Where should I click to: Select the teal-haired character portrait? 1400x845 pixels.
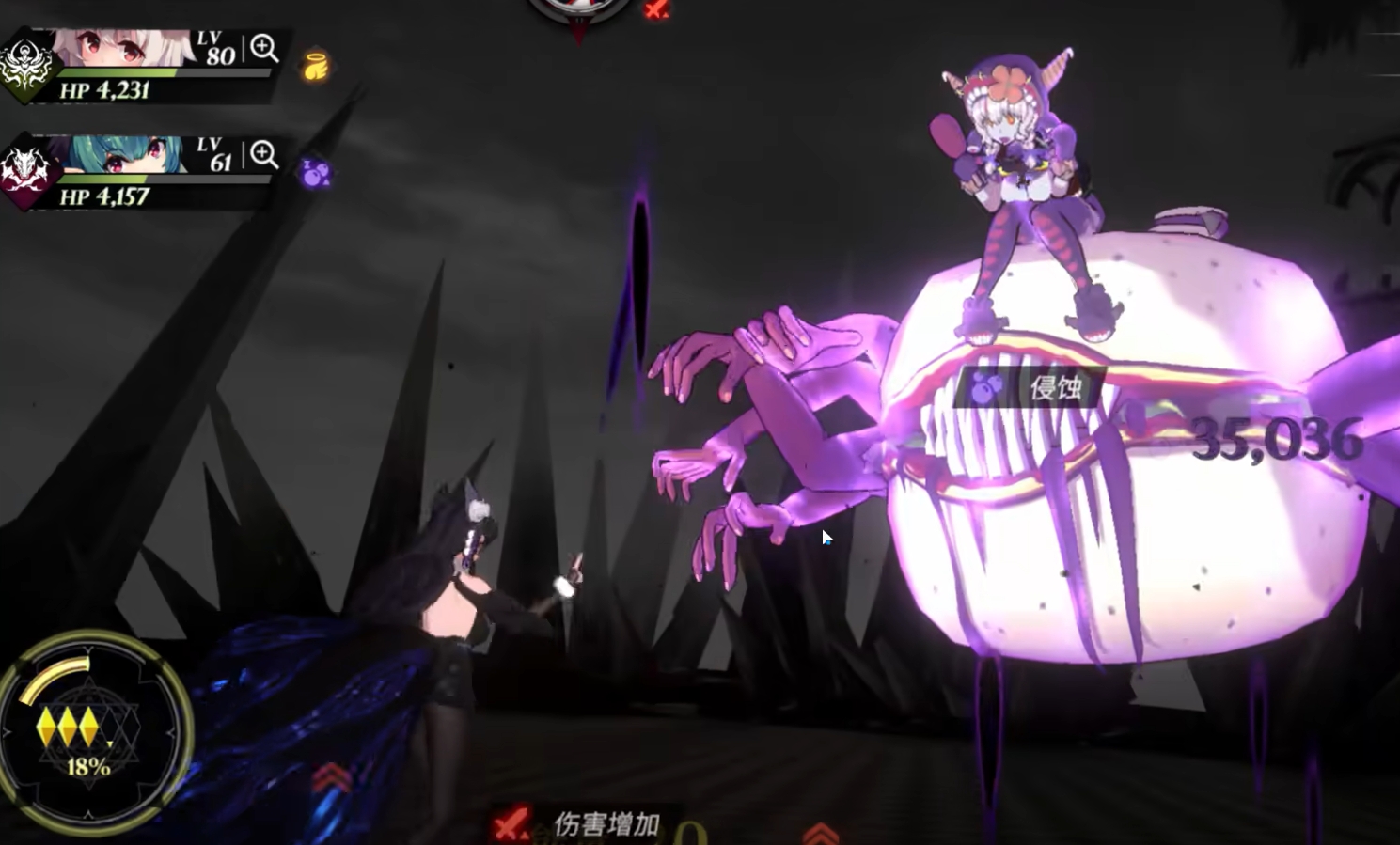(118, 155)
